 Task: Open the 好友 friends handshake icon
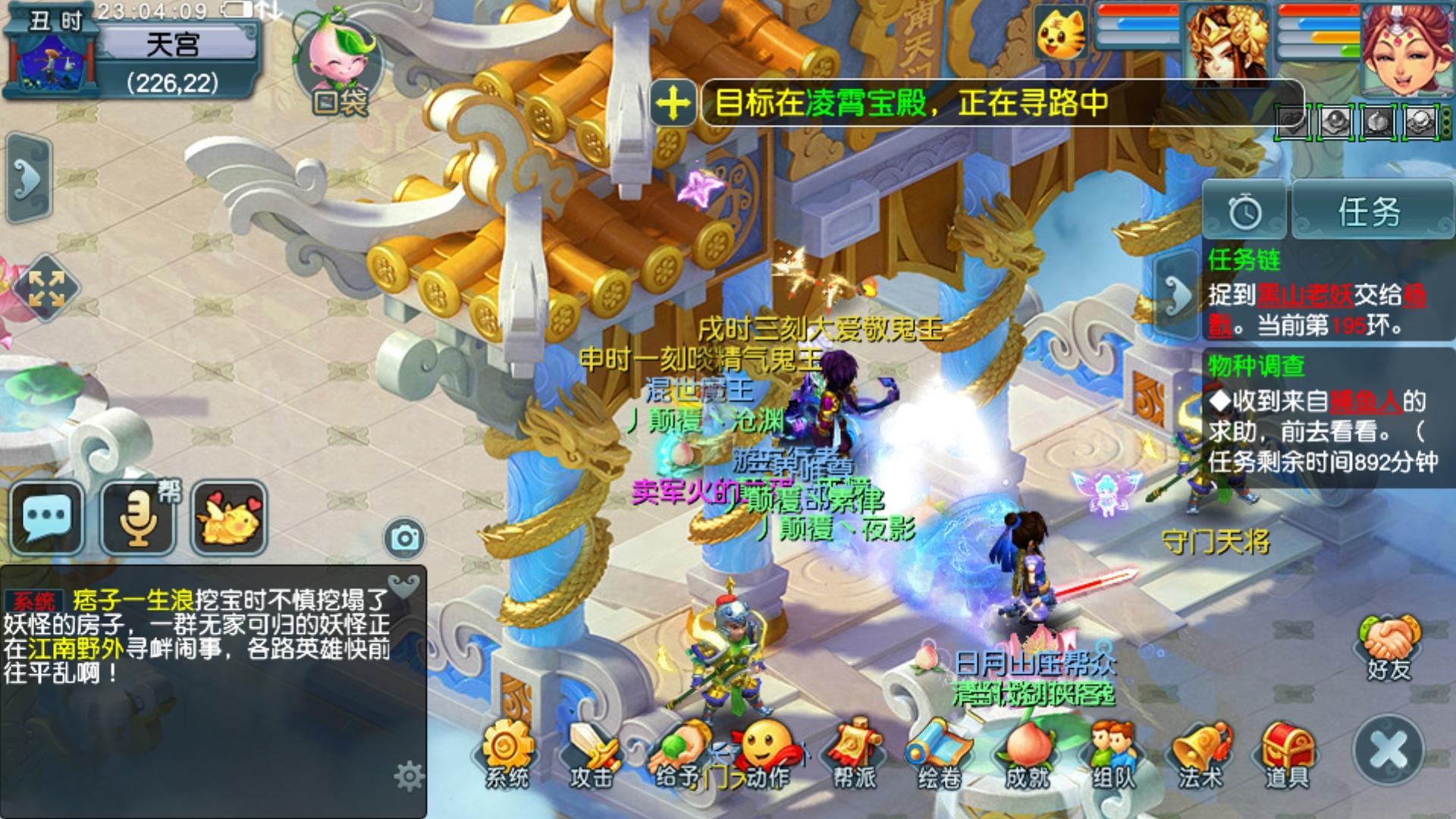[x=1389, y=647]
